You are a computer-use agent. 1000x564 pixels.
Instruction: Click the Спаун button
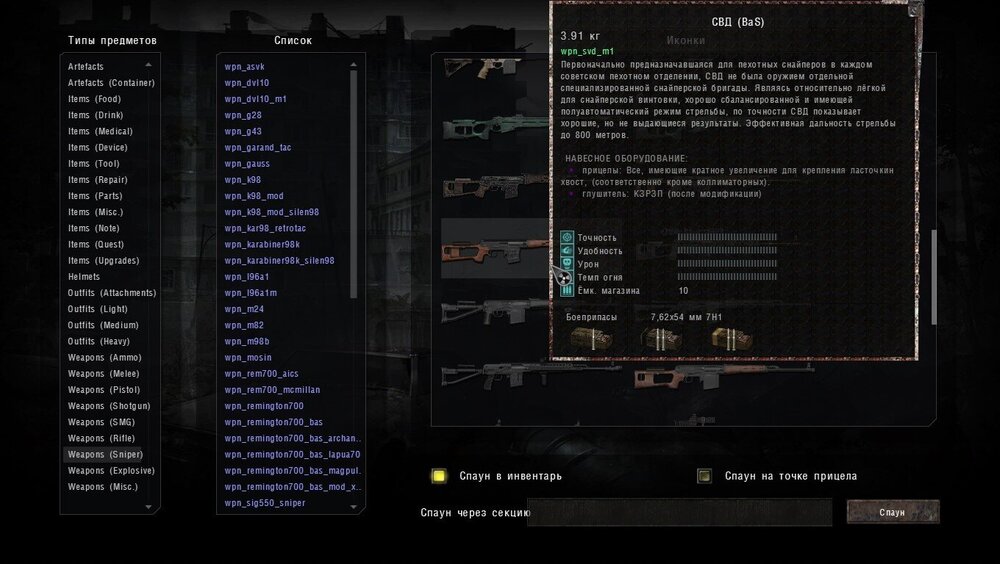click(892, 512)
